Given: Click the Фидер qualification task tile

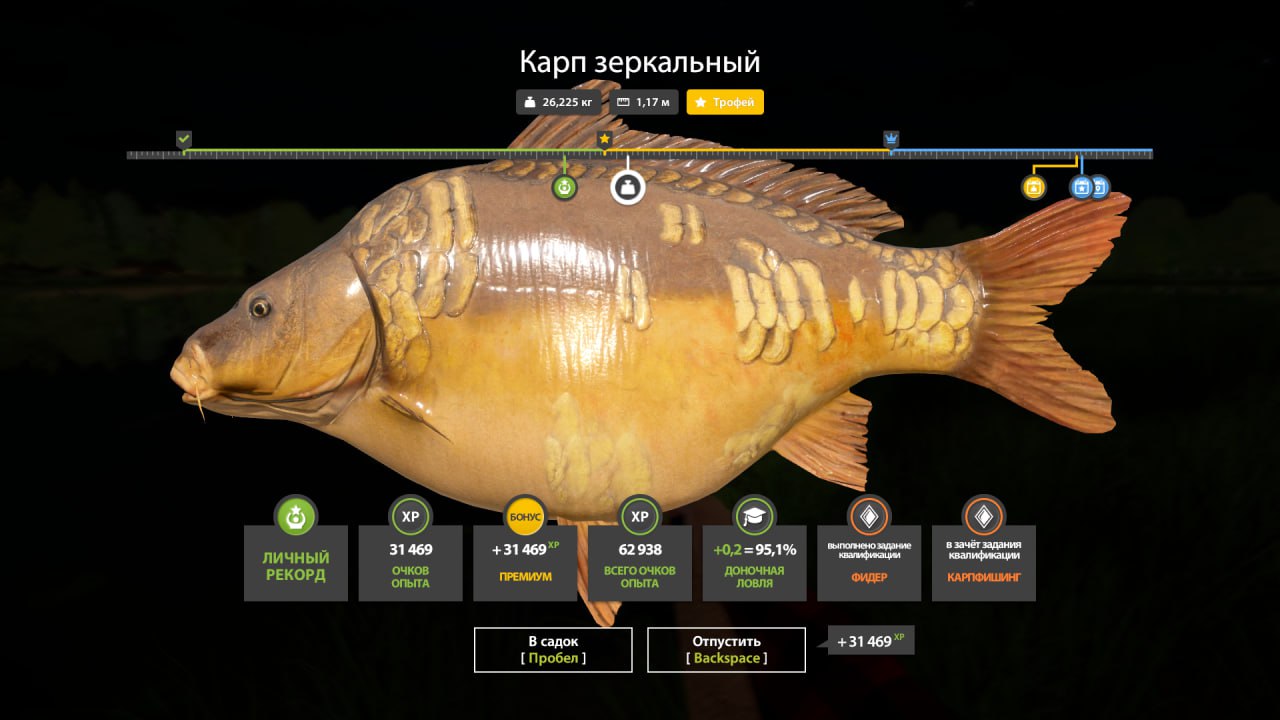Looking at the screenshot, I should [869, 563].
